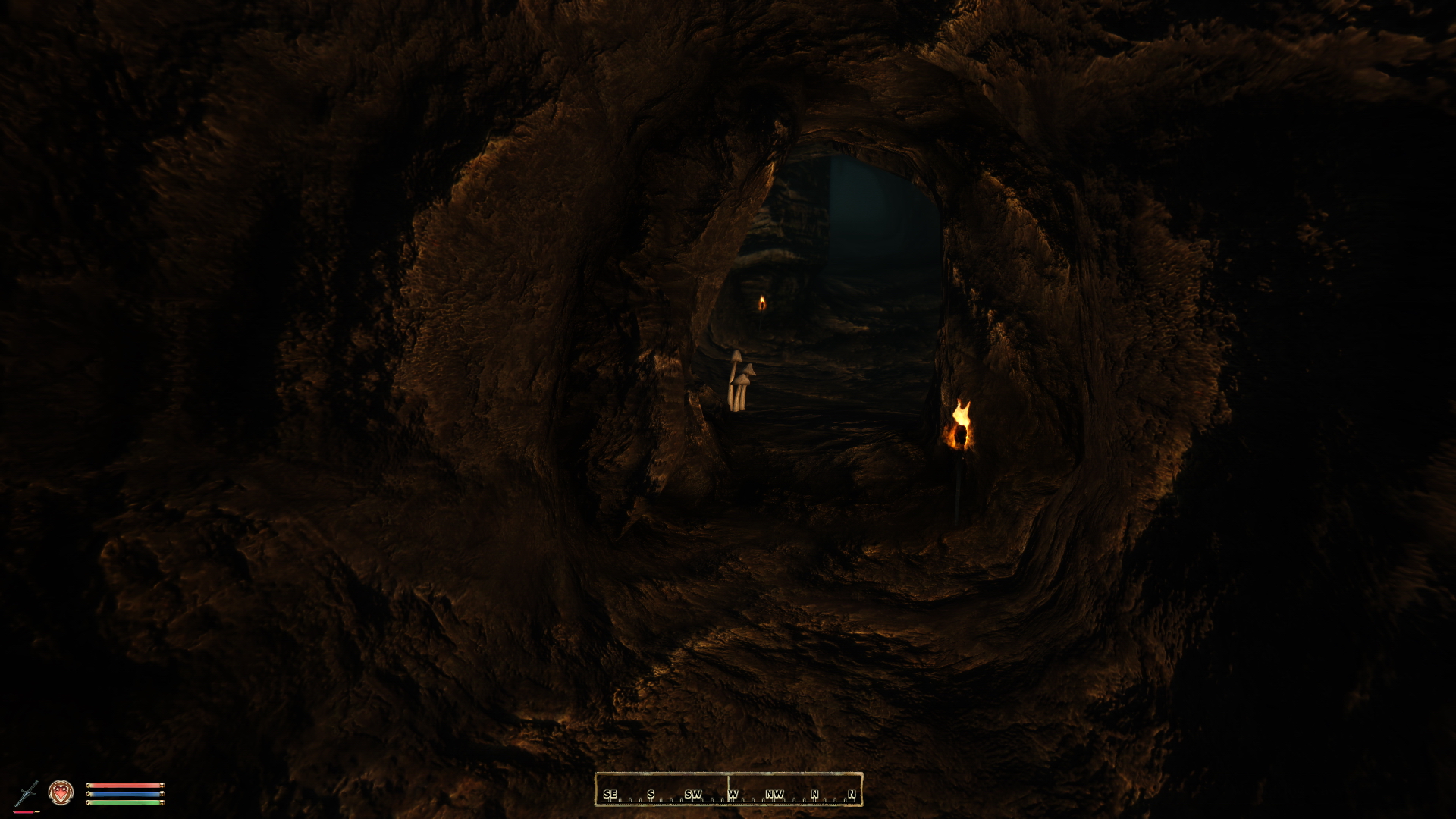Click the equipped sword weapon icon
Screen dimensions: 1456x819
point(28,793)
